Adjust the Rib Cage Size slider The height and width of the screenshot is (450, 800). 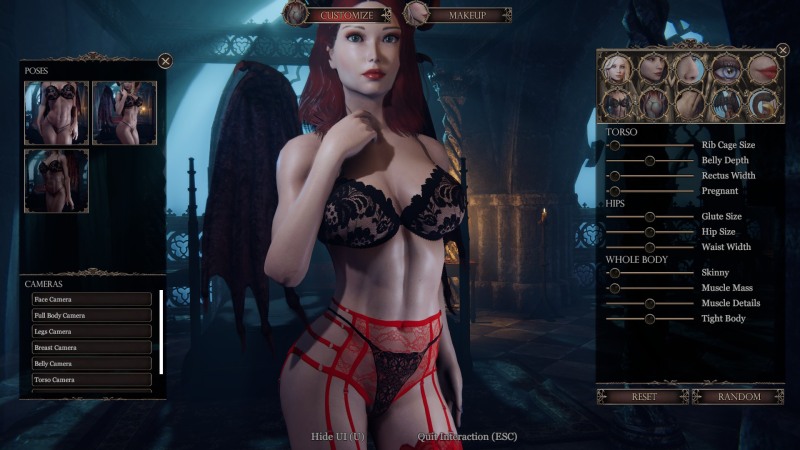pyautogui.click(x=616, y=145)
